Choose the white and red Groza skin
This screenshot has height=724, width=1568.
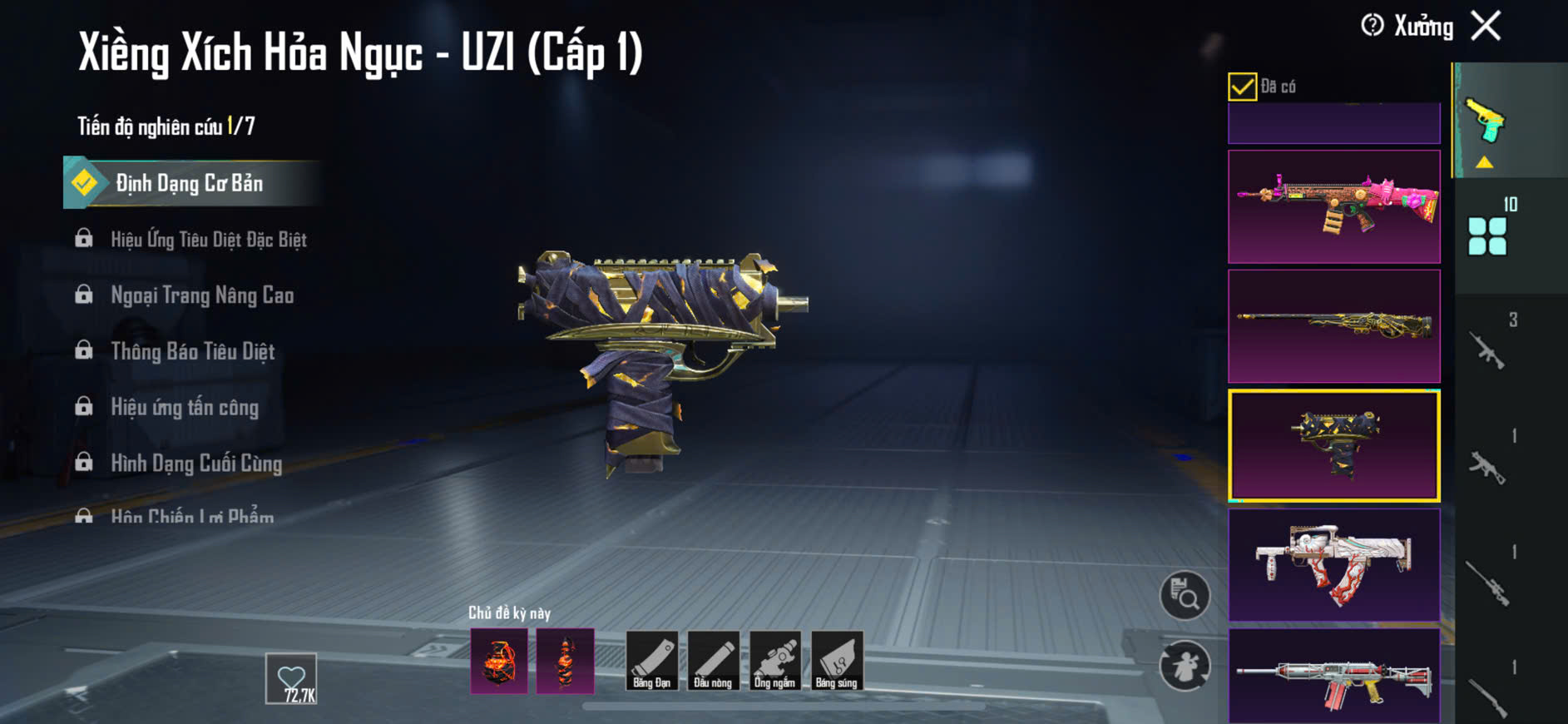[x=1333, y=565]
